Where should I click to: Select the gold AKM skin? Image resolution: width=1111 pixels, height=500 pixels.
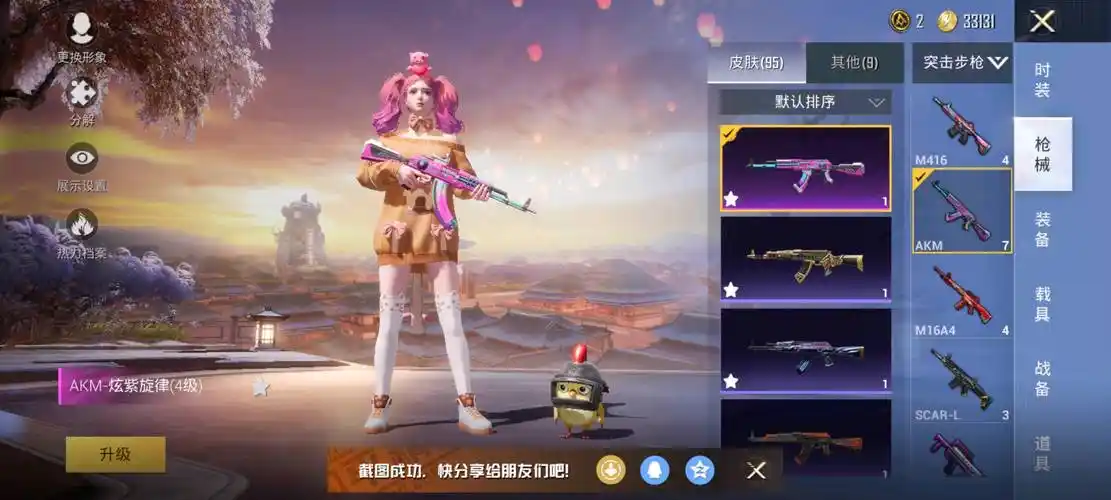pos(805,259)
